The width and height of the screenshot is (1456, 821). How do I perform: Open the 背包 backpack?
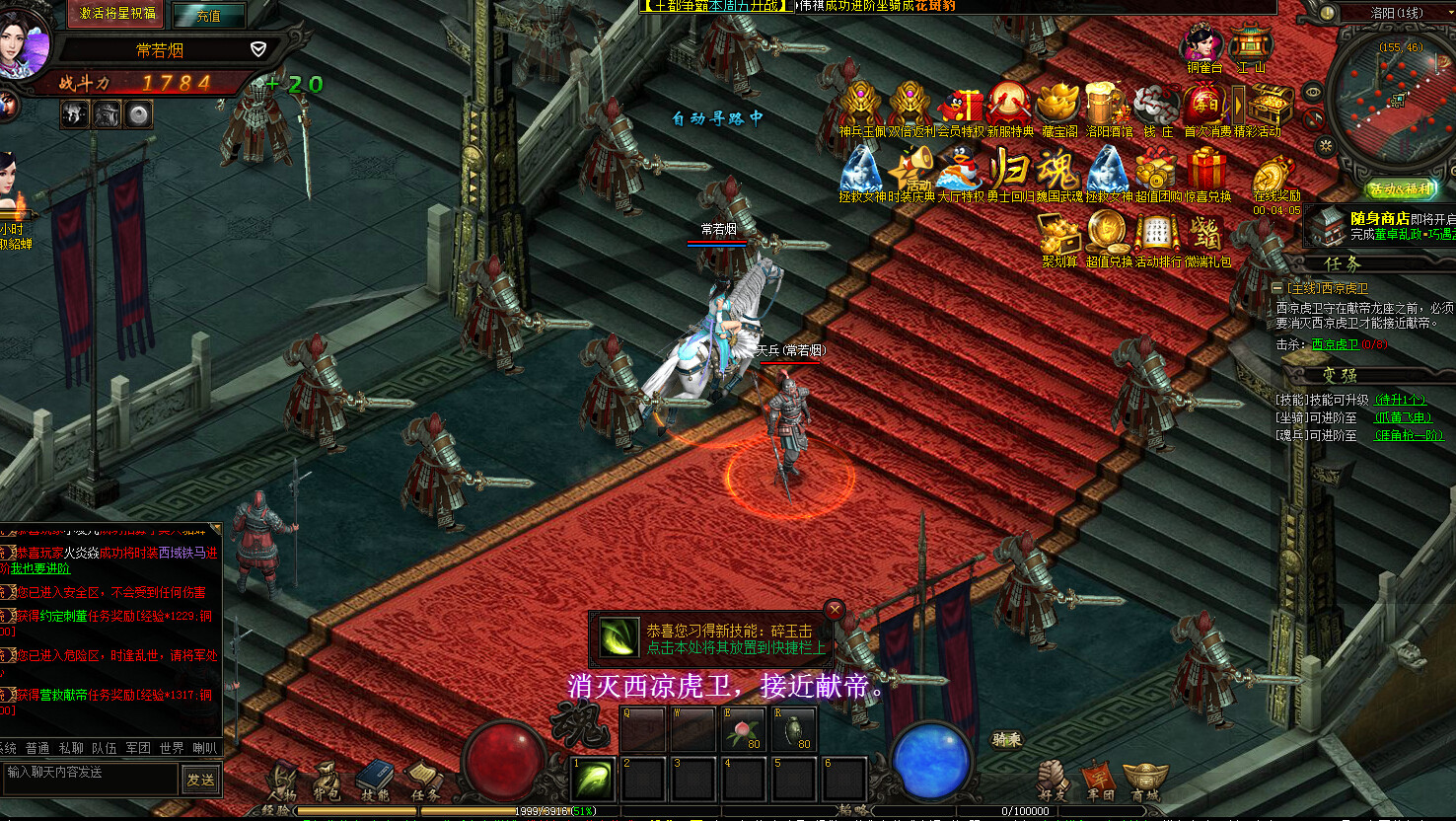[328, 781]
